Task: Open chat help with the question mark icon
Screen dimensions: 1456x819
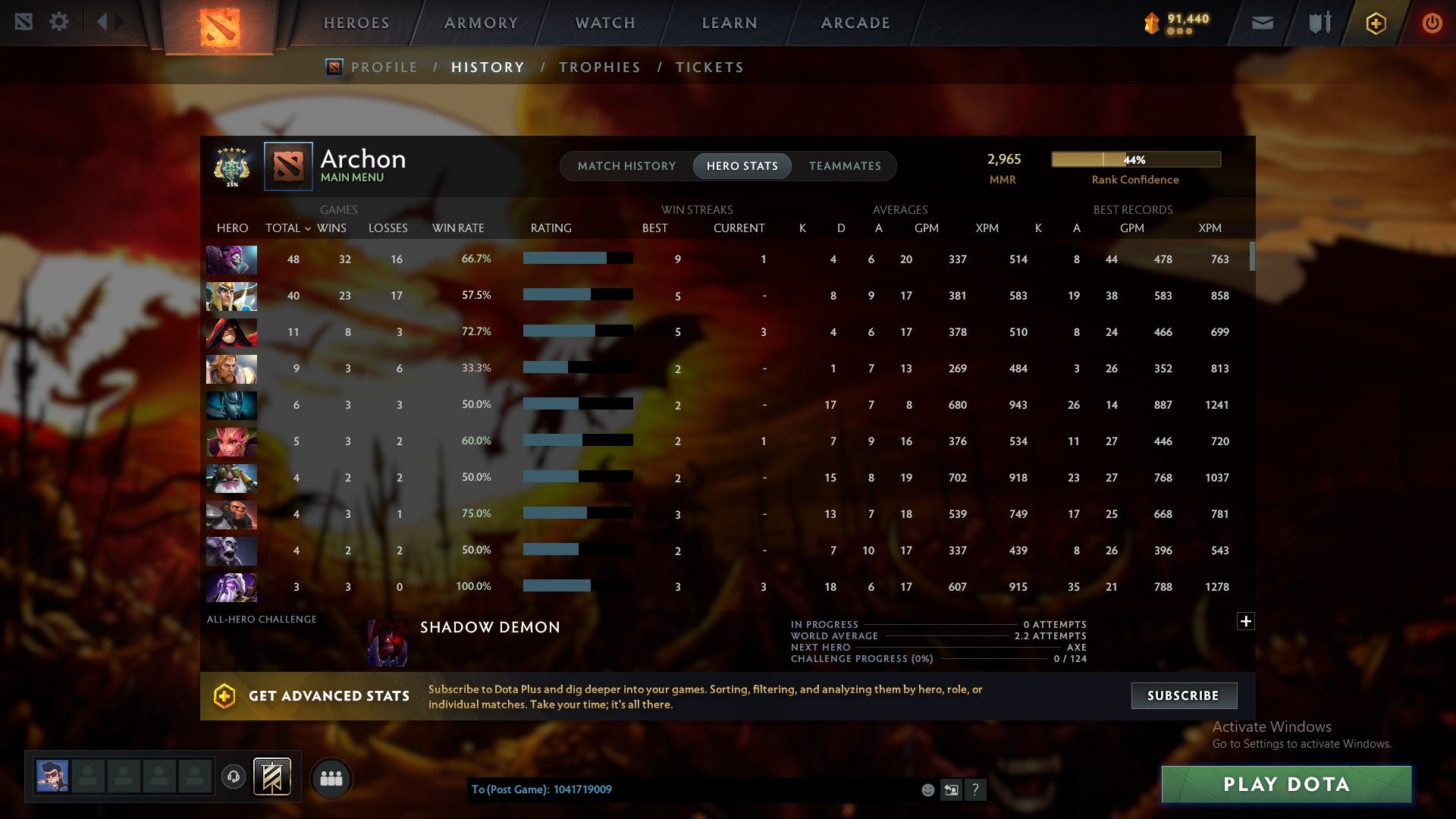Action: coord(976,789)
